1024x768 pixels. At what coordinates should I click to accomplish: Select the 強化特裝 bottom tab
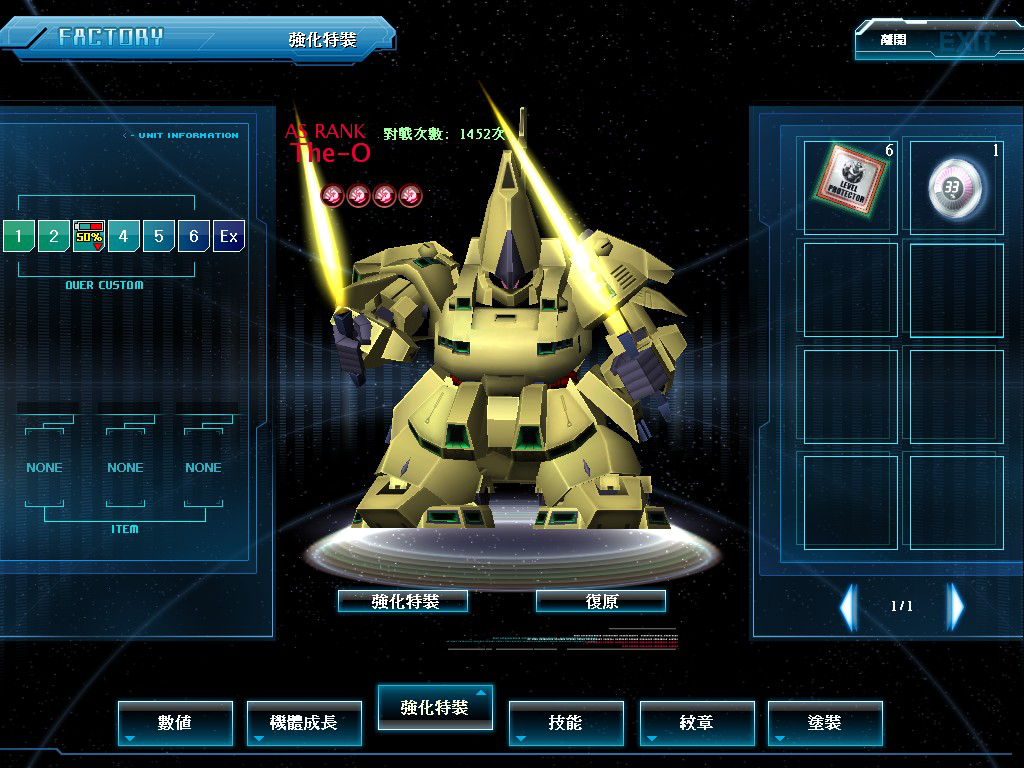(x=434, y=707)
